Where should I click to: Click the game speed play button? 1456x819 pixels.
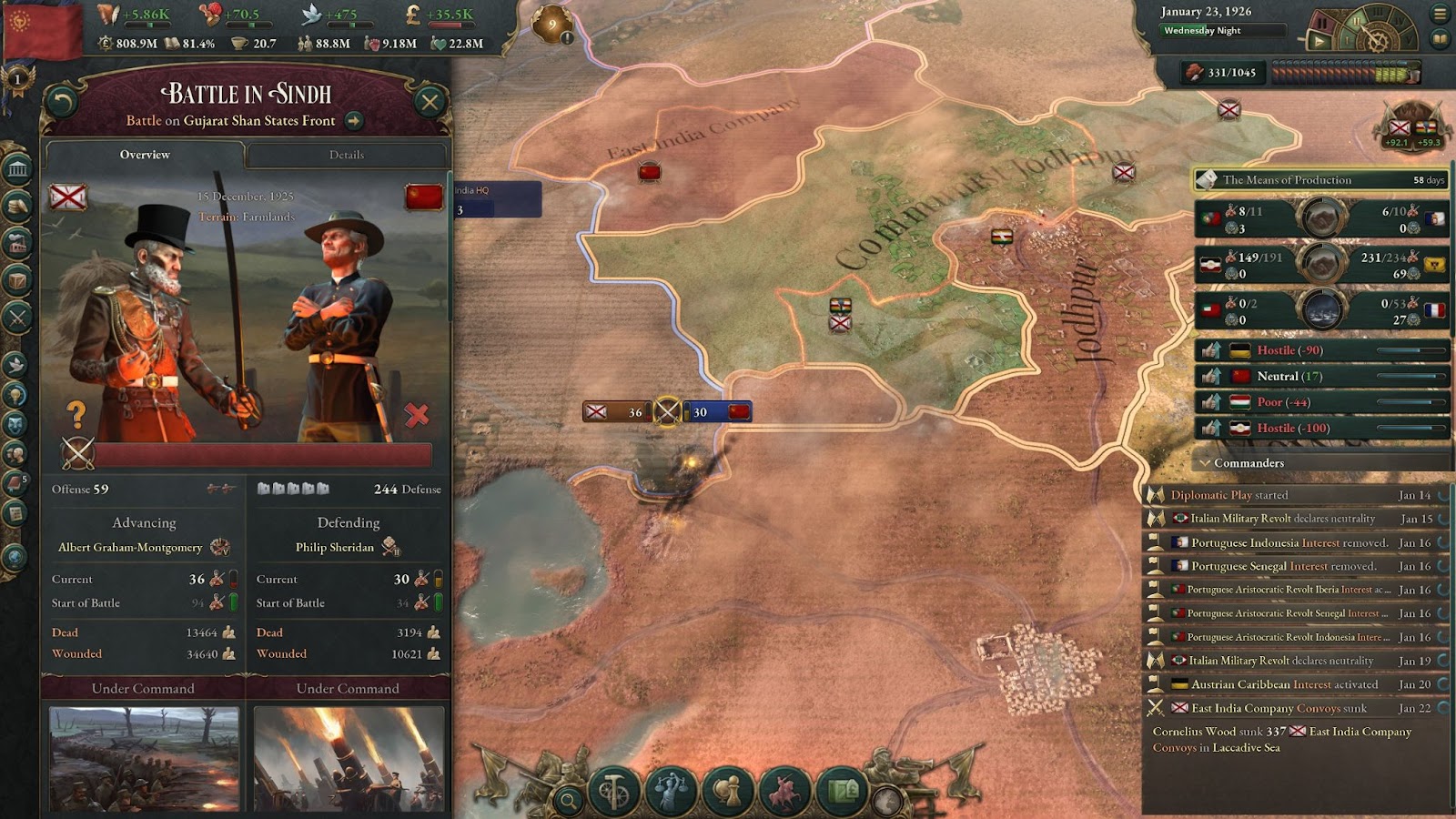[x=1318, y=41]
